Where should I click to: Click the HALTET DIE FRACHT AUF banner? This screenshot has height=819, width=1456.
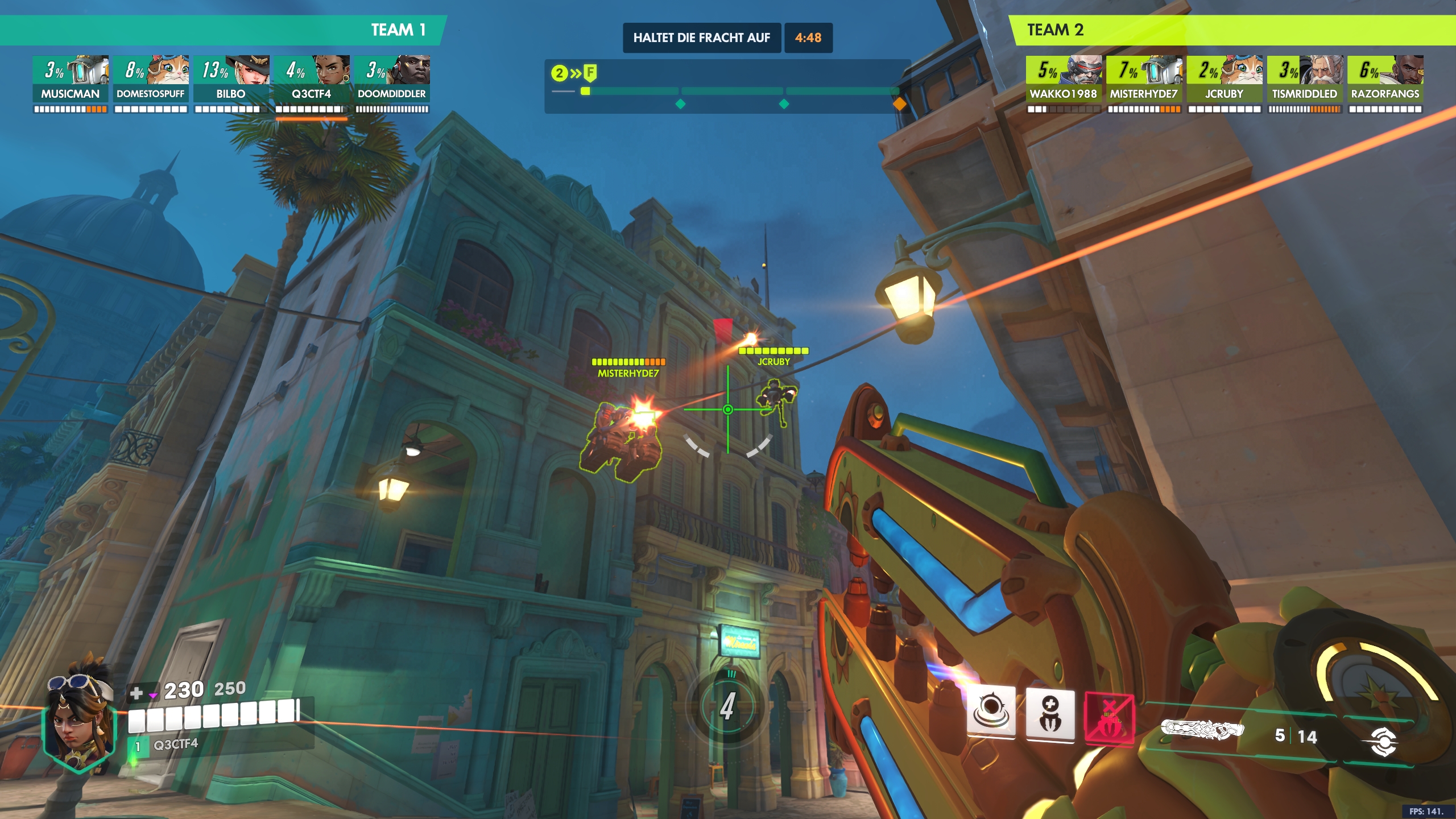click(x=702, y=38)
